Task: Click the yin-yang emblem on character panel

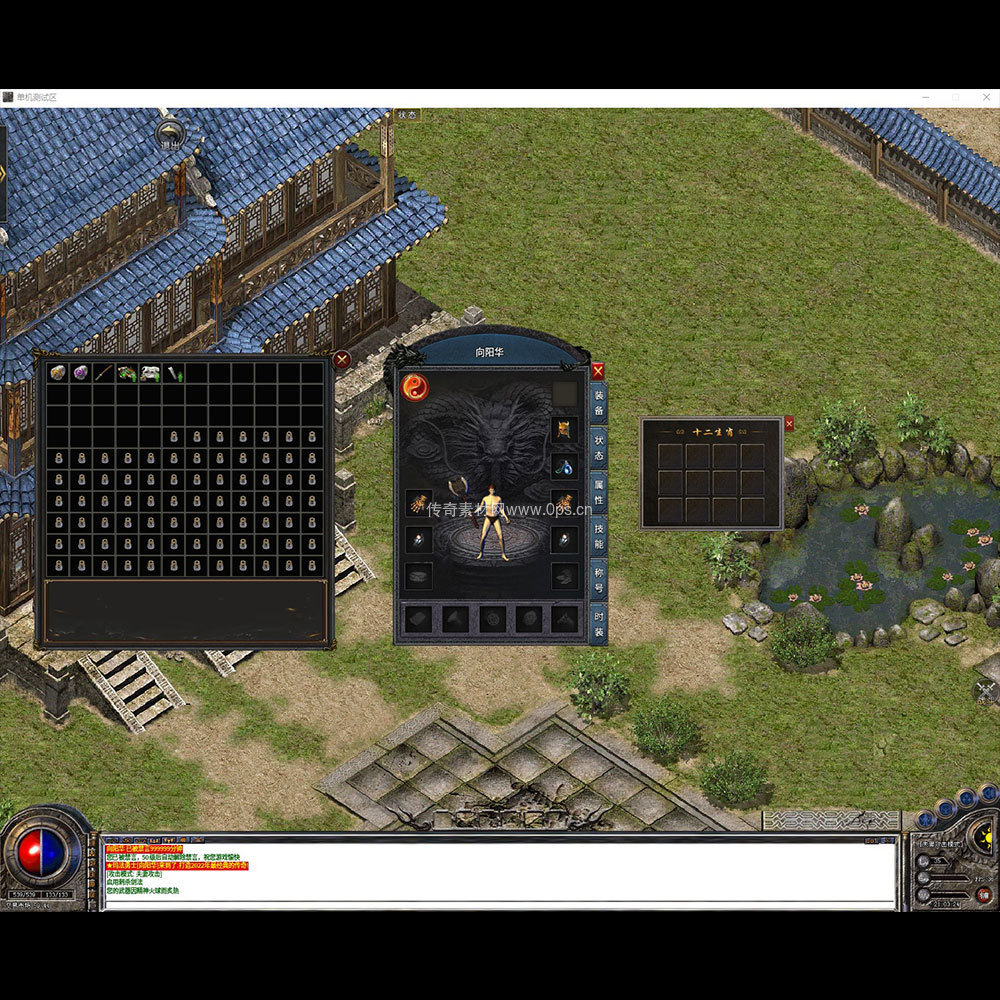Action: (415, 387)
